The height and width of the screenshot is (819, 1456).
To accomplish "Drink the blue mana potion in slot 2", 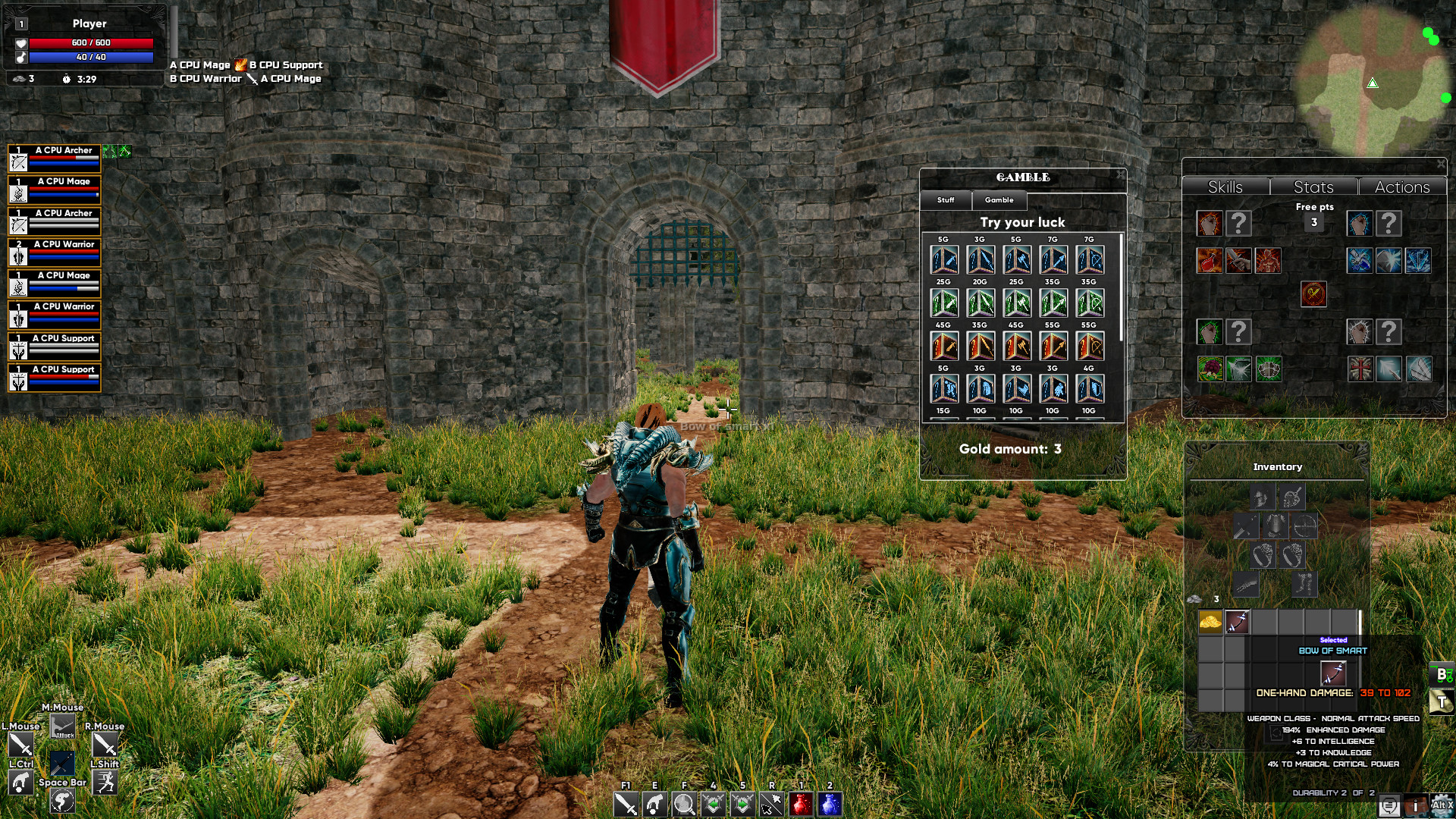I will point(830,805).
